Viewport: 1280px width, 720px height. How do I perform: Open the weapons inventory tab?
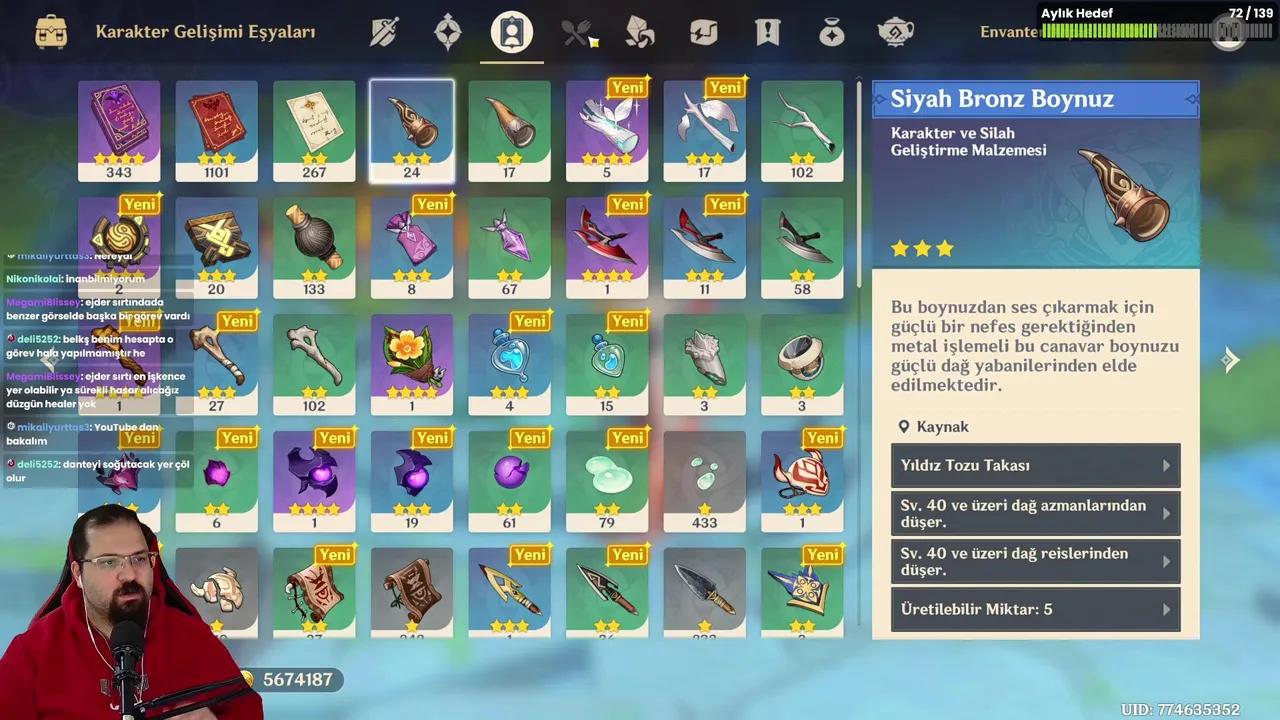pos(384,32)
